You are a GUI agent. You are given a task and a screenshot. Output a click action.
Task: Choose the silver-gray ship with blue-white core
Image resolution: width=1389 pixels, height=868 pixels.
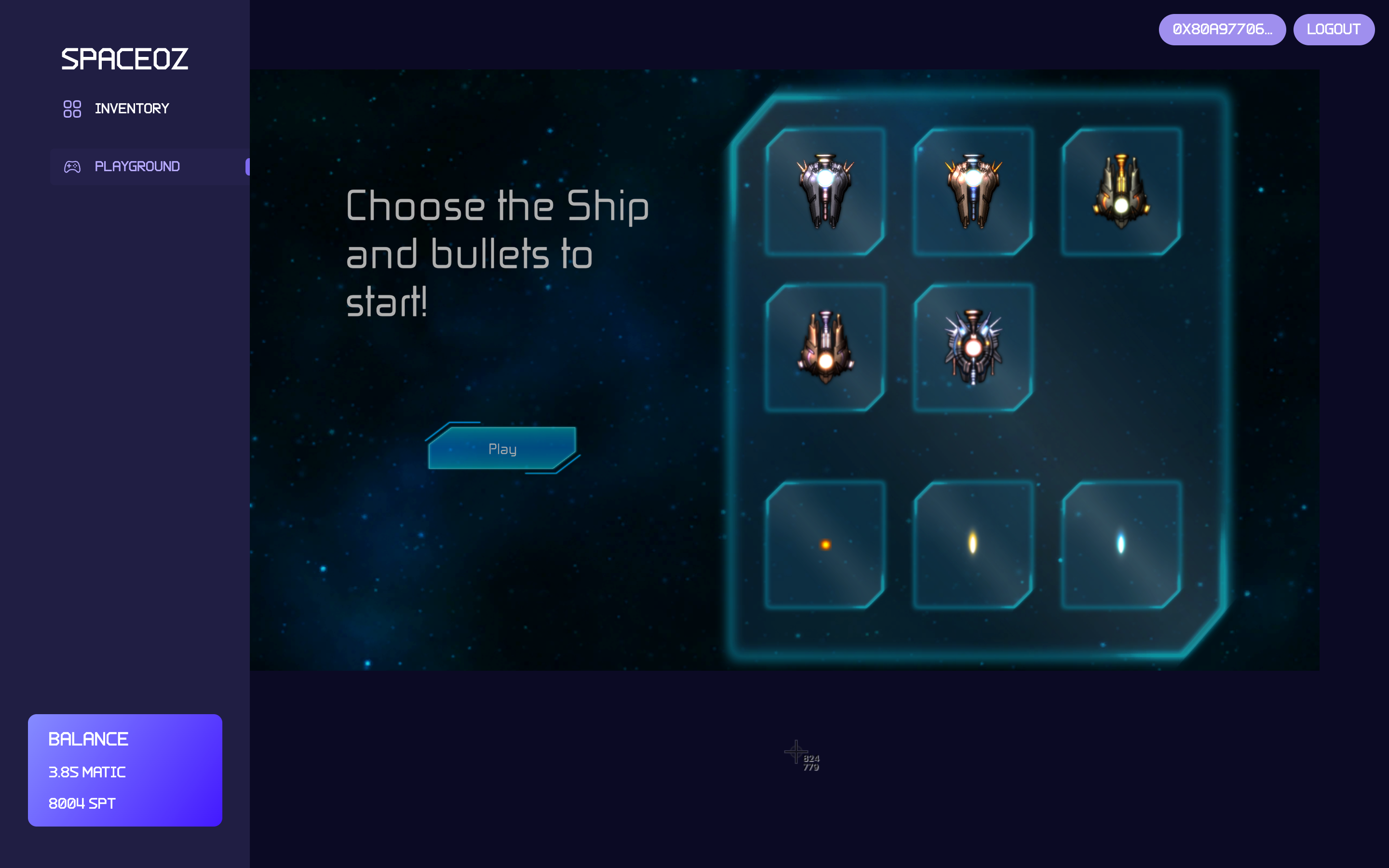825,192
